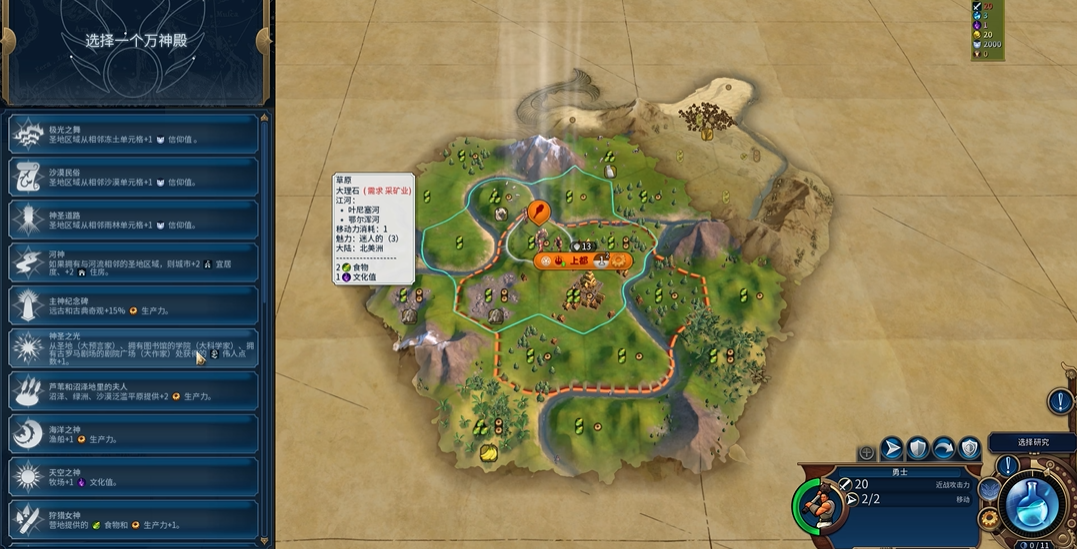Fortify the warrior with the shield icon
This screenshot has width=1077, height=549.
click(x=918, y=449)
